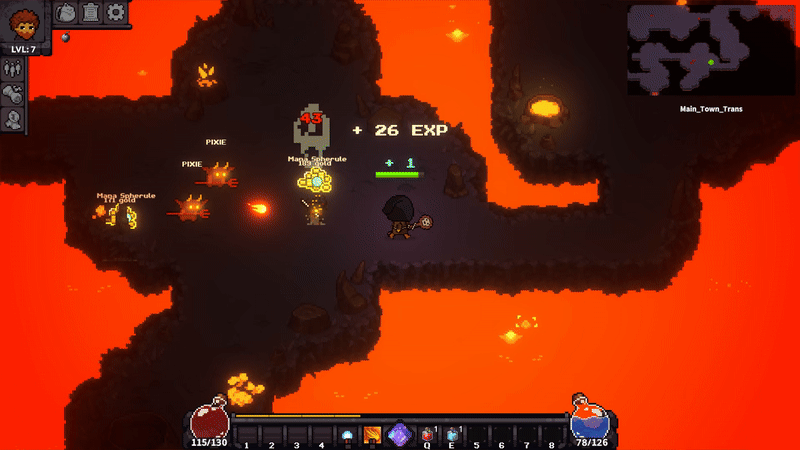This screenshot has height=450, width=800.
Task: Click the cave minimap
Action: click(x=710, y=49)
